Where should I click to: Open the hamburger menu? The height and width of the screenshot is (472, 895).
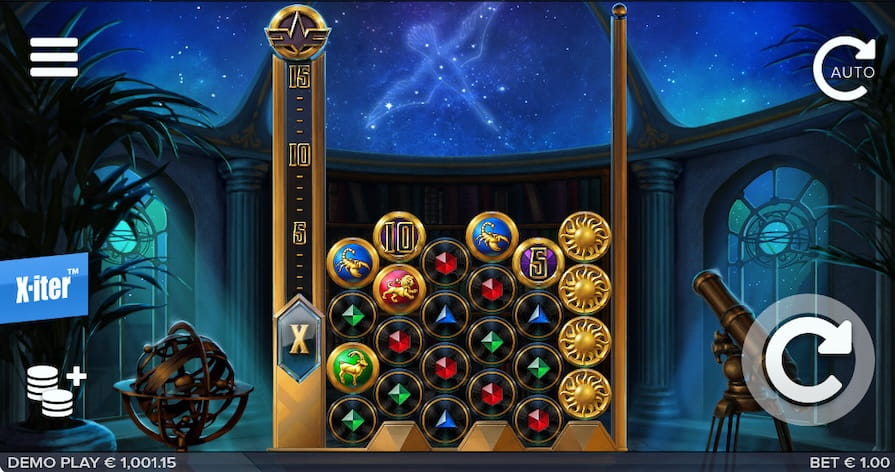[x=54, y=58]
